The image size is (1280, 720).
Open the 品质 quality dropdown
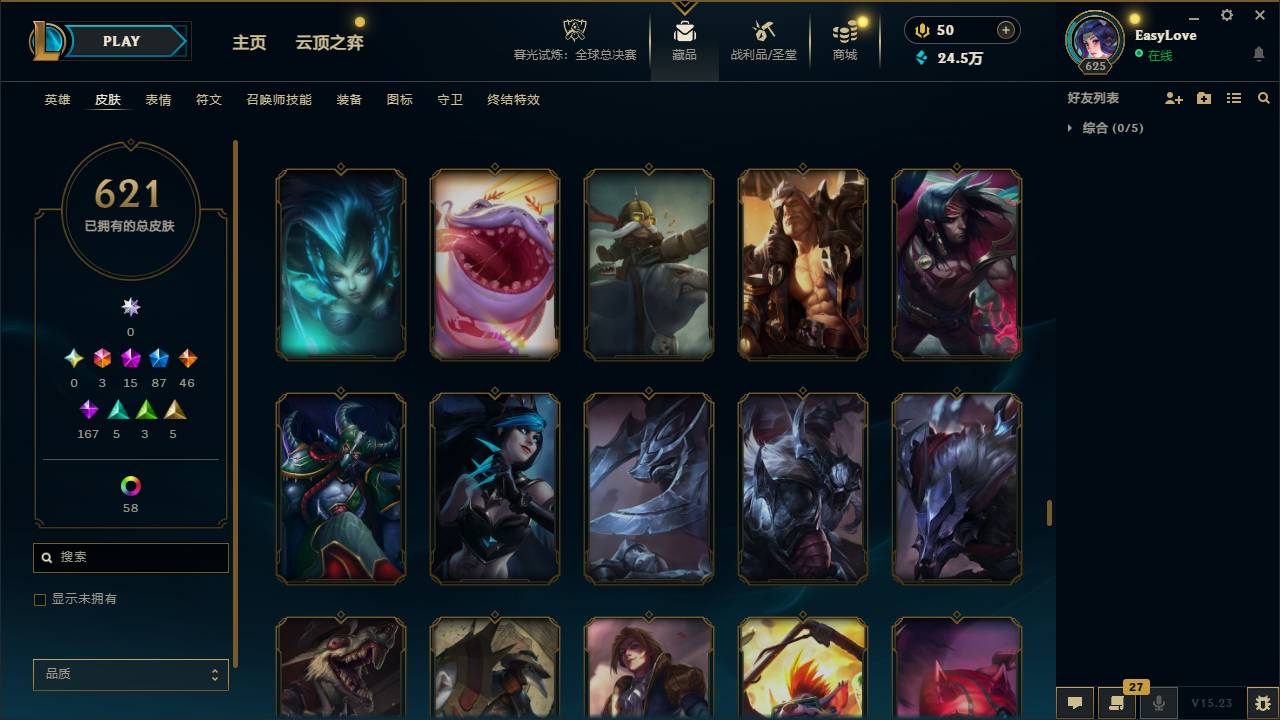coord(130,674)
